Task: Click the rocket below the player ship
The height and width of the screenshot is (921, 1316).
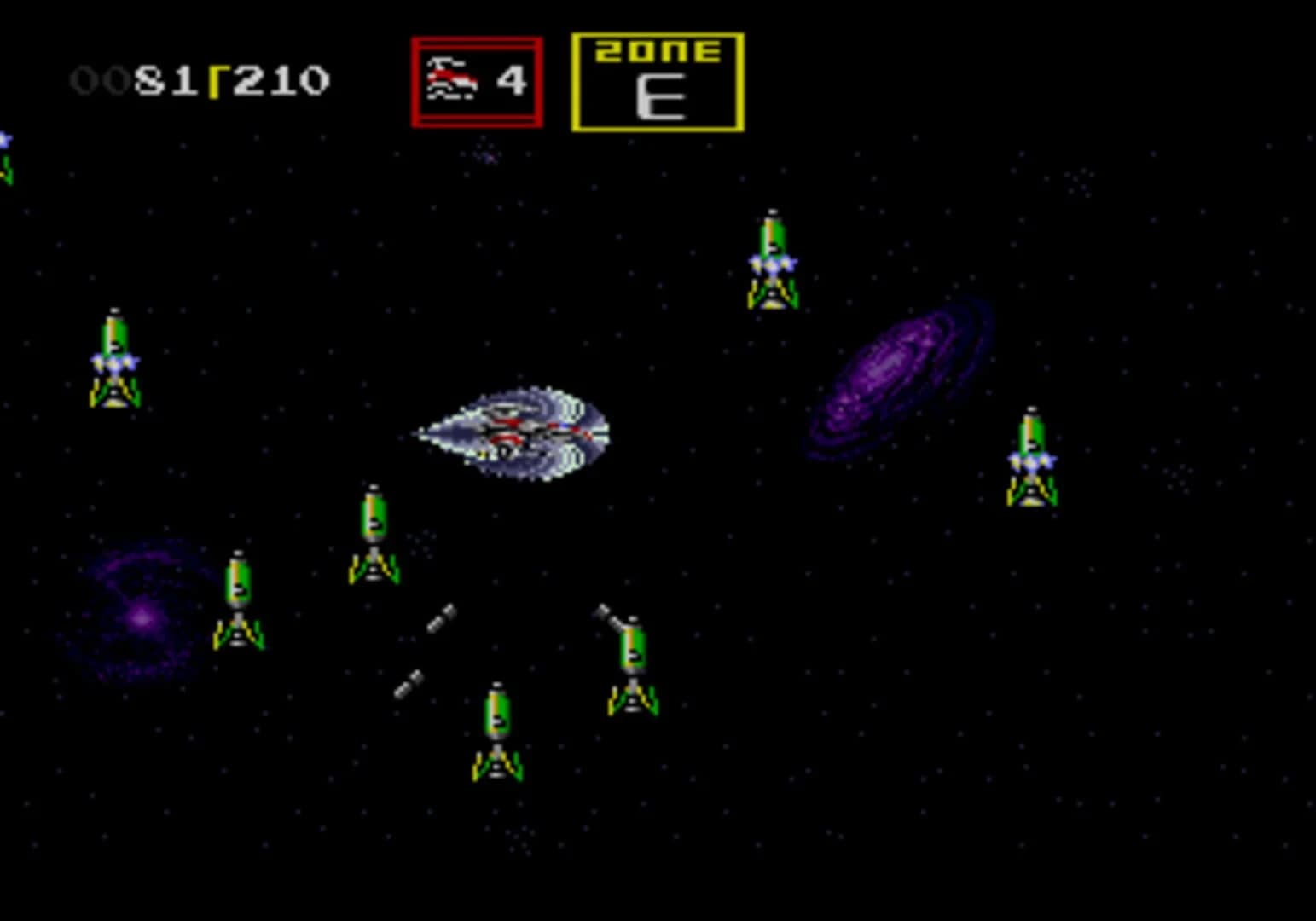Action: click(373, 533)
